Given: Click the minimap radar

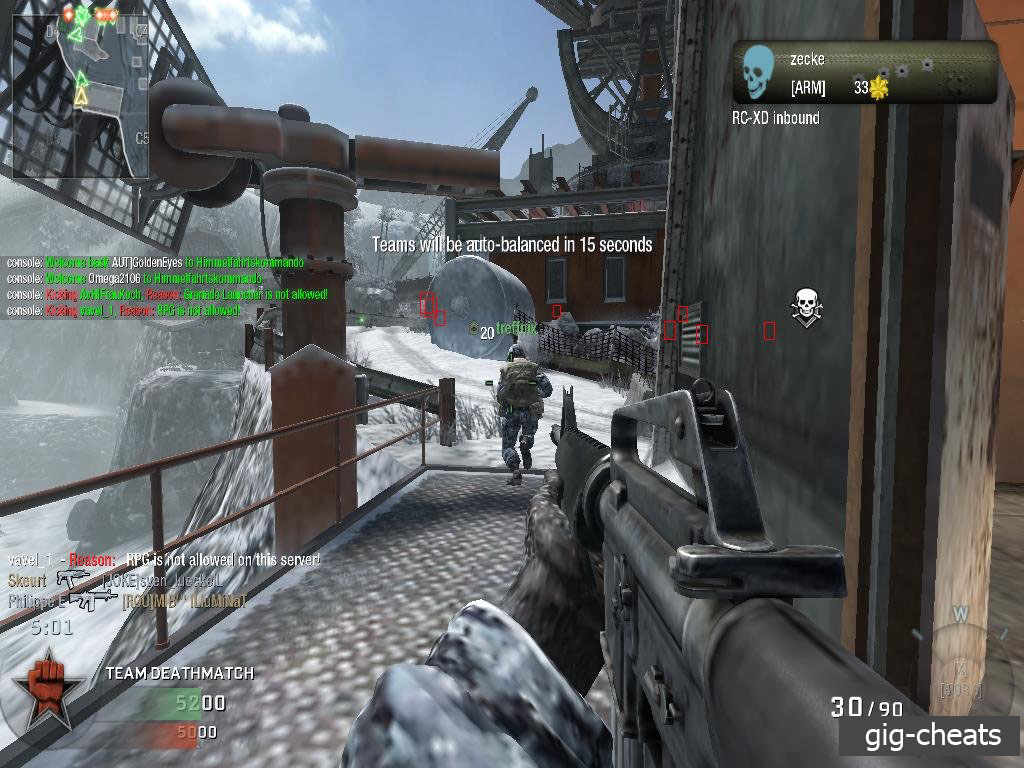Looking at the screenshot, I should (x=78, y=90).
